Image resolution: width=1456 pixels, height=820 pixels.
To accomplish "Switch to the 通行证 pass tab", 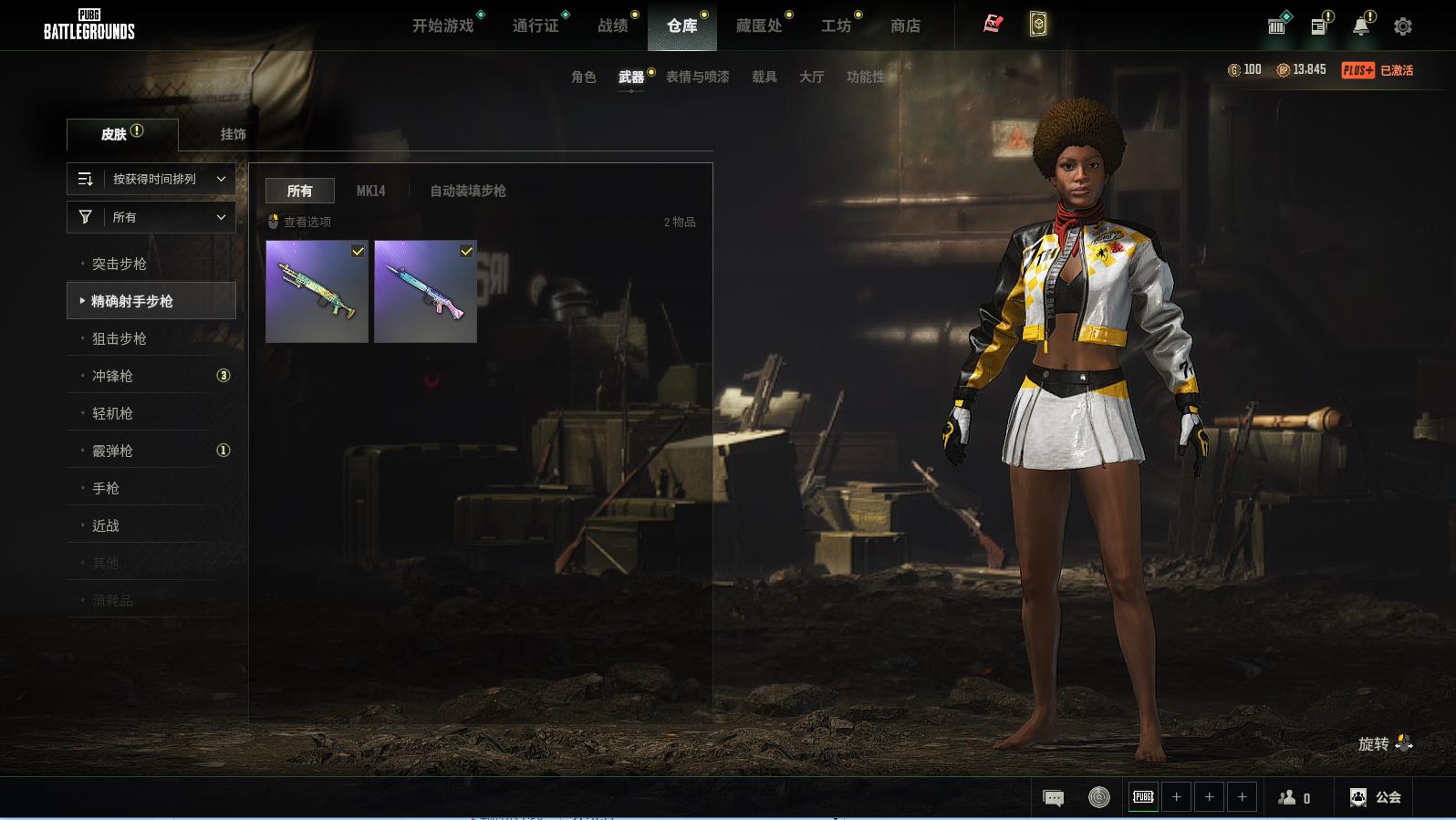I will coord(536,26).
